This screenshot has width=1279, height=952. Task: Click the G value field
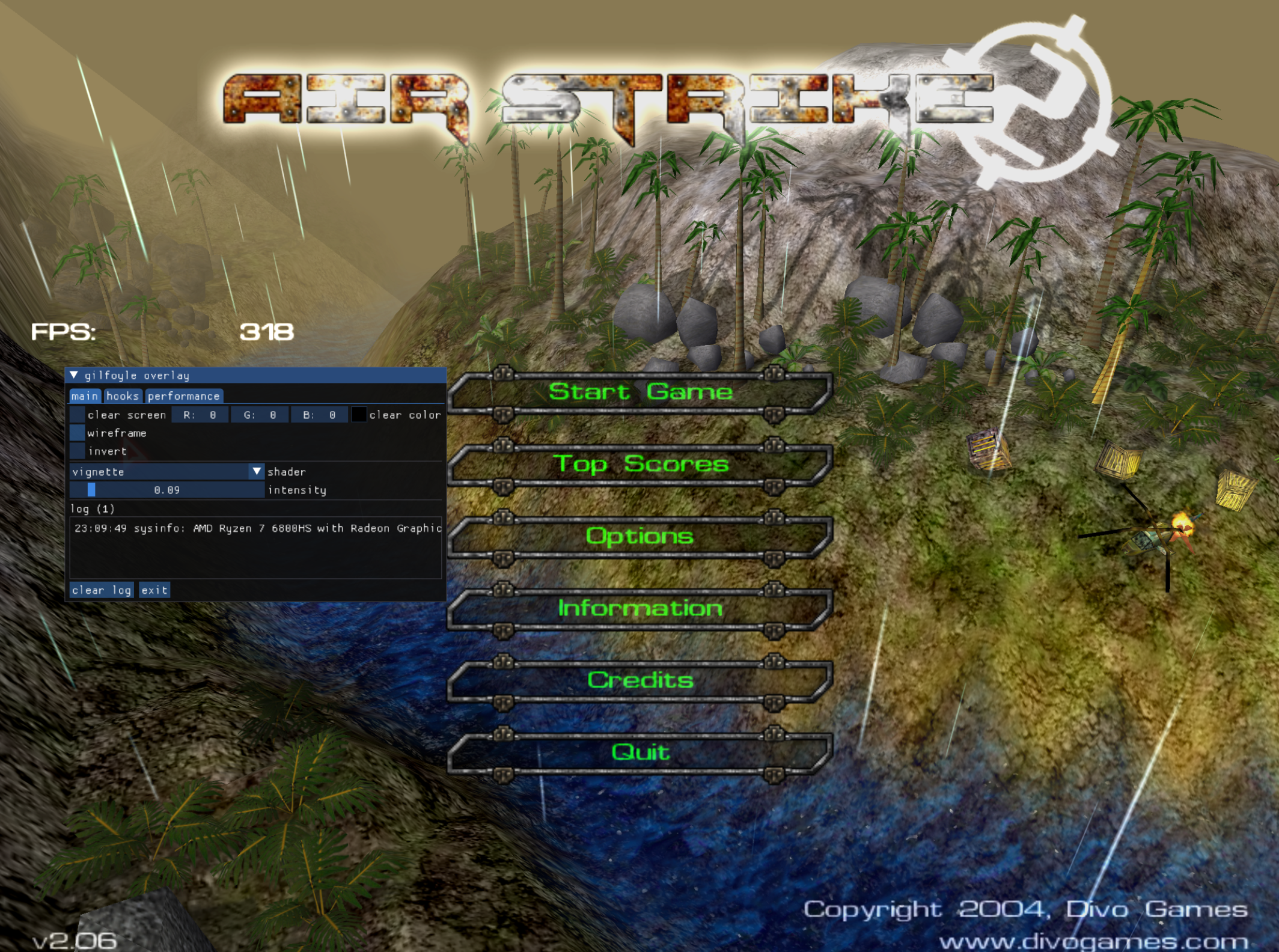pos(260,415)
